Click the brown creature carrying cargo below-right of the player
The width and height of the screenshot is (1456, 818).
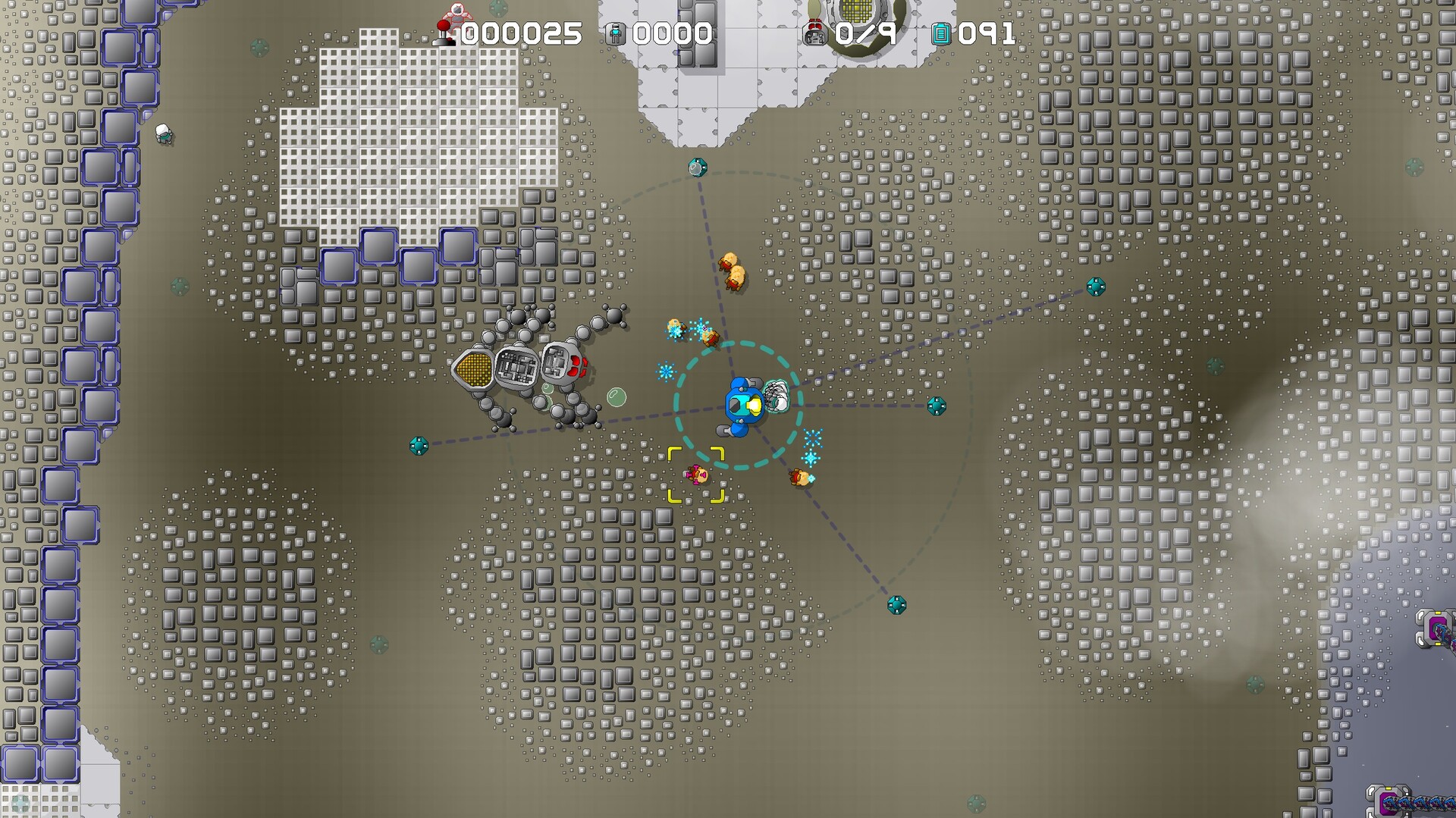(x=799, y=478)
